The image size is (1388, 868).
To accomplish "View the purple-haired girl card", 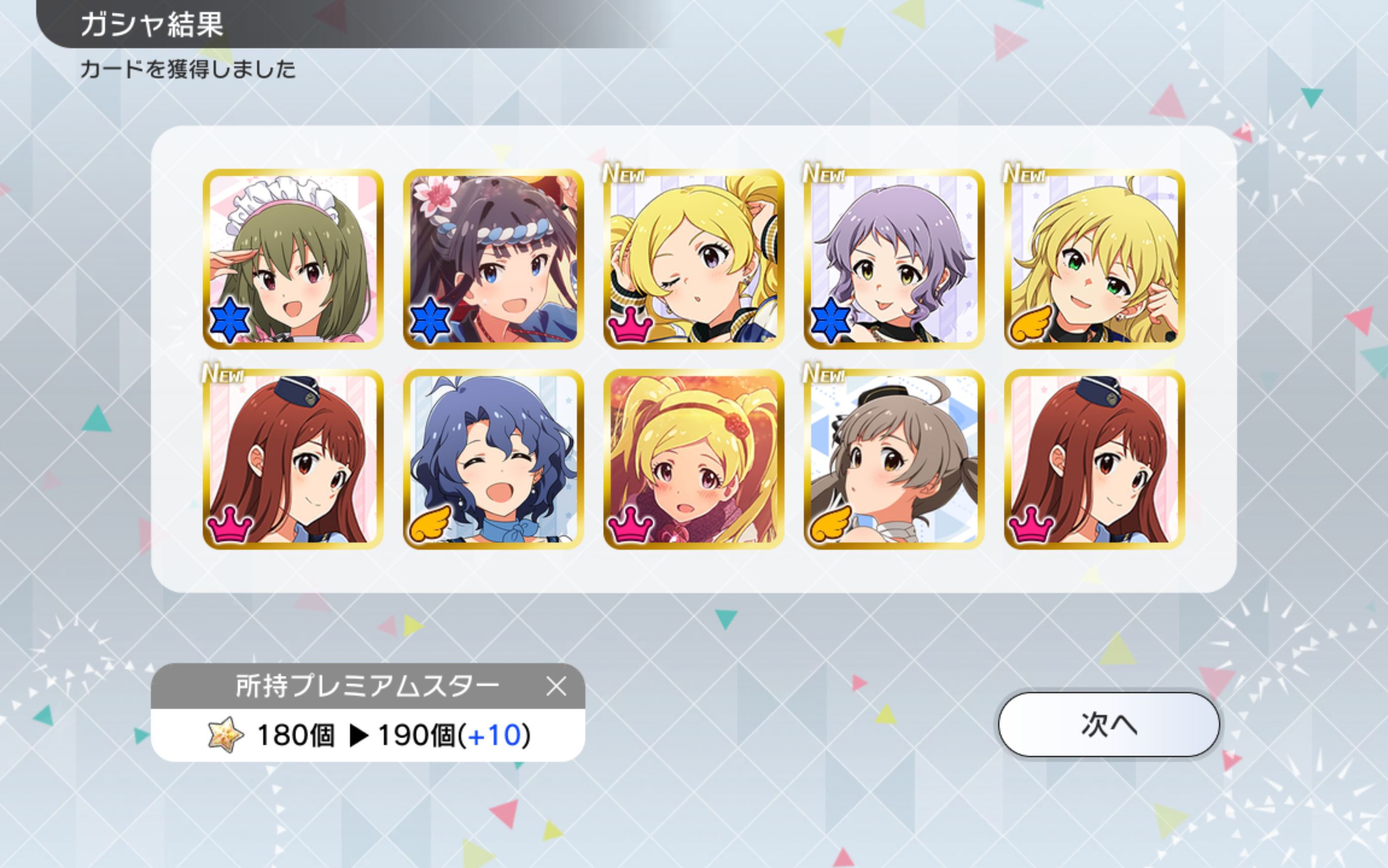I will click(894, 259).
